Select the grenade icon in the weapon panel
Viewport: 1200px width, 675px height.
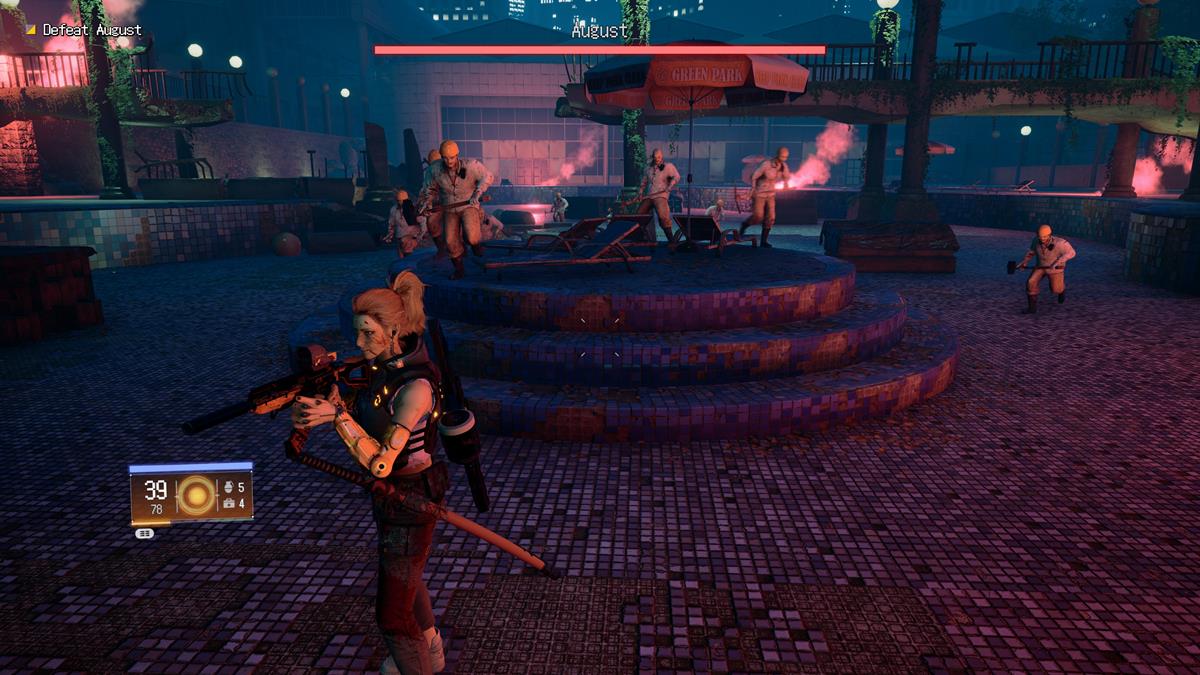coord(227,488)
